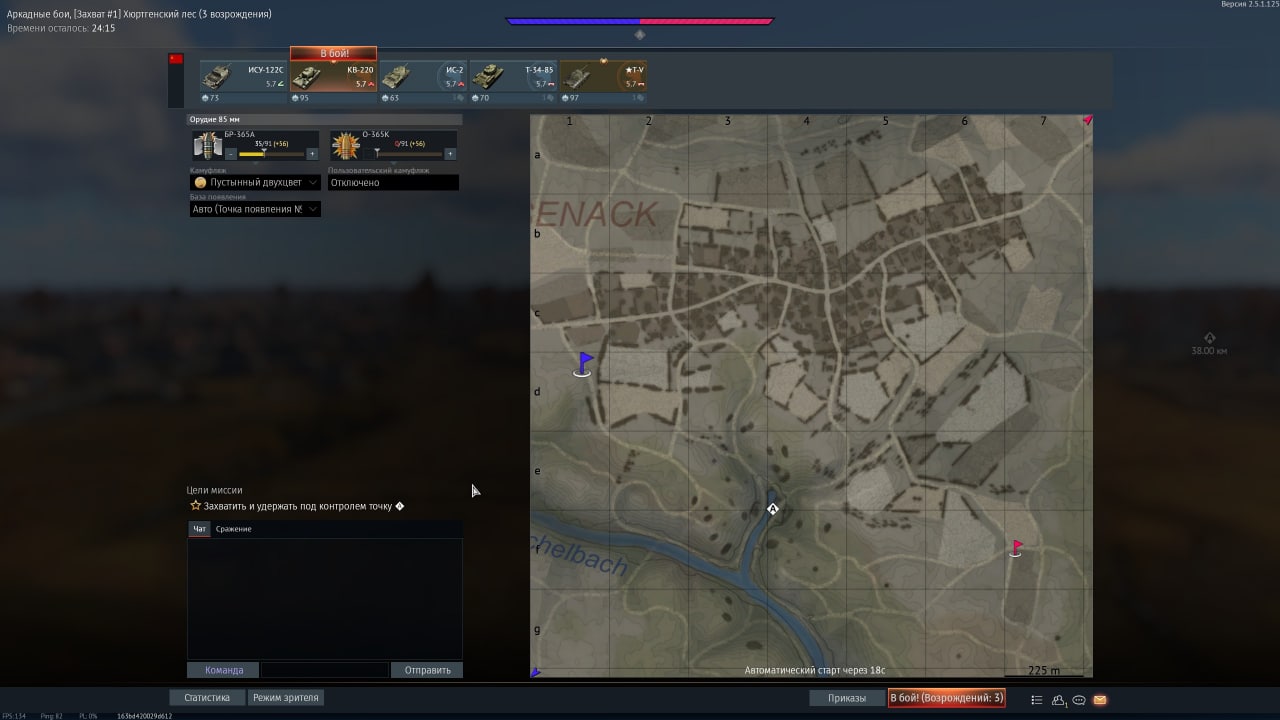Click capture point A marker on map
Screen dimensions: 1280x720
772,509
